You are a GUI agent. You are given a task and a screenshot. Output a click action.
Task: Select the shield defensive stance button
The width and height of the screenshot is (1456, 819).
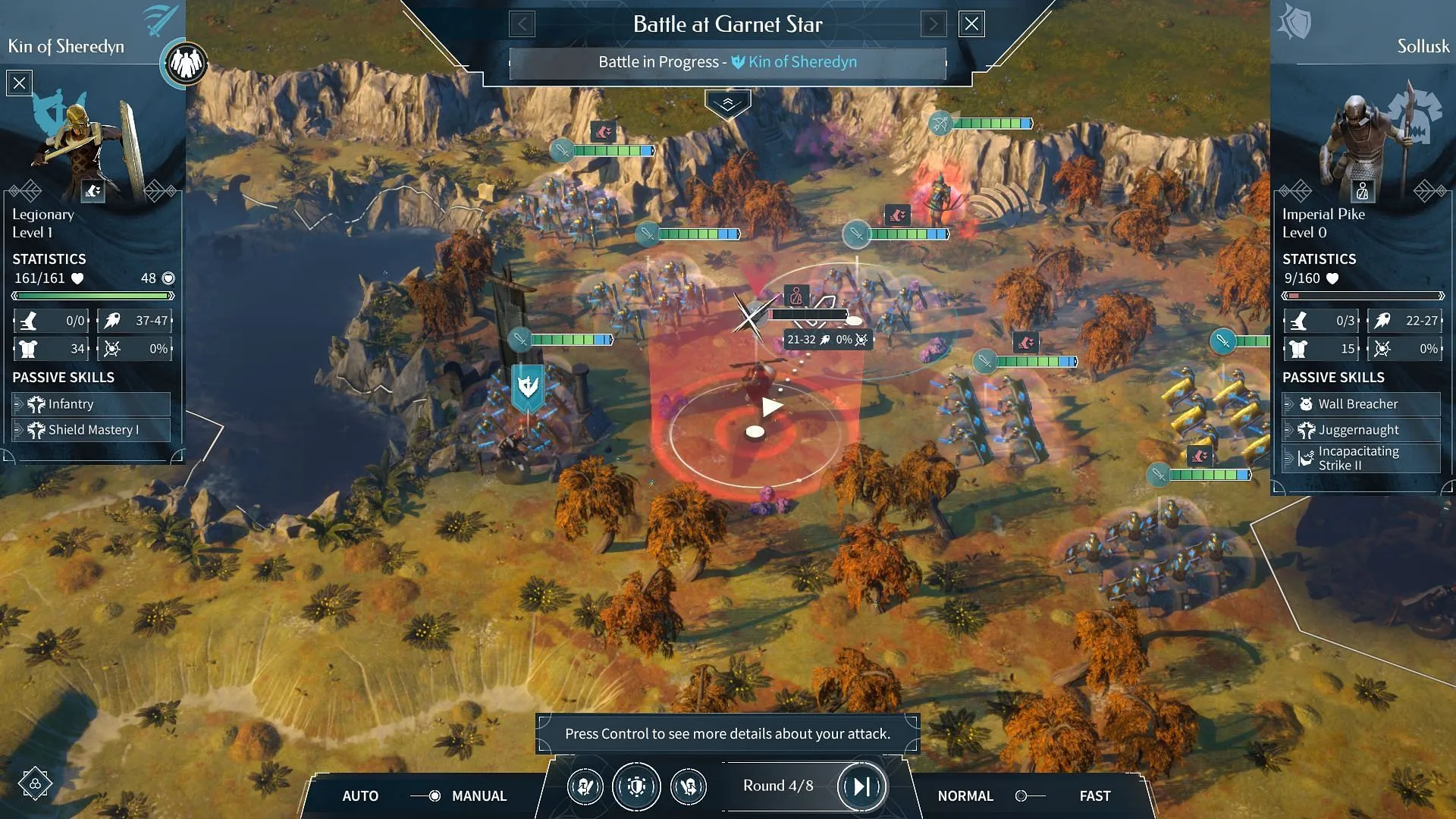pos(636,787)
